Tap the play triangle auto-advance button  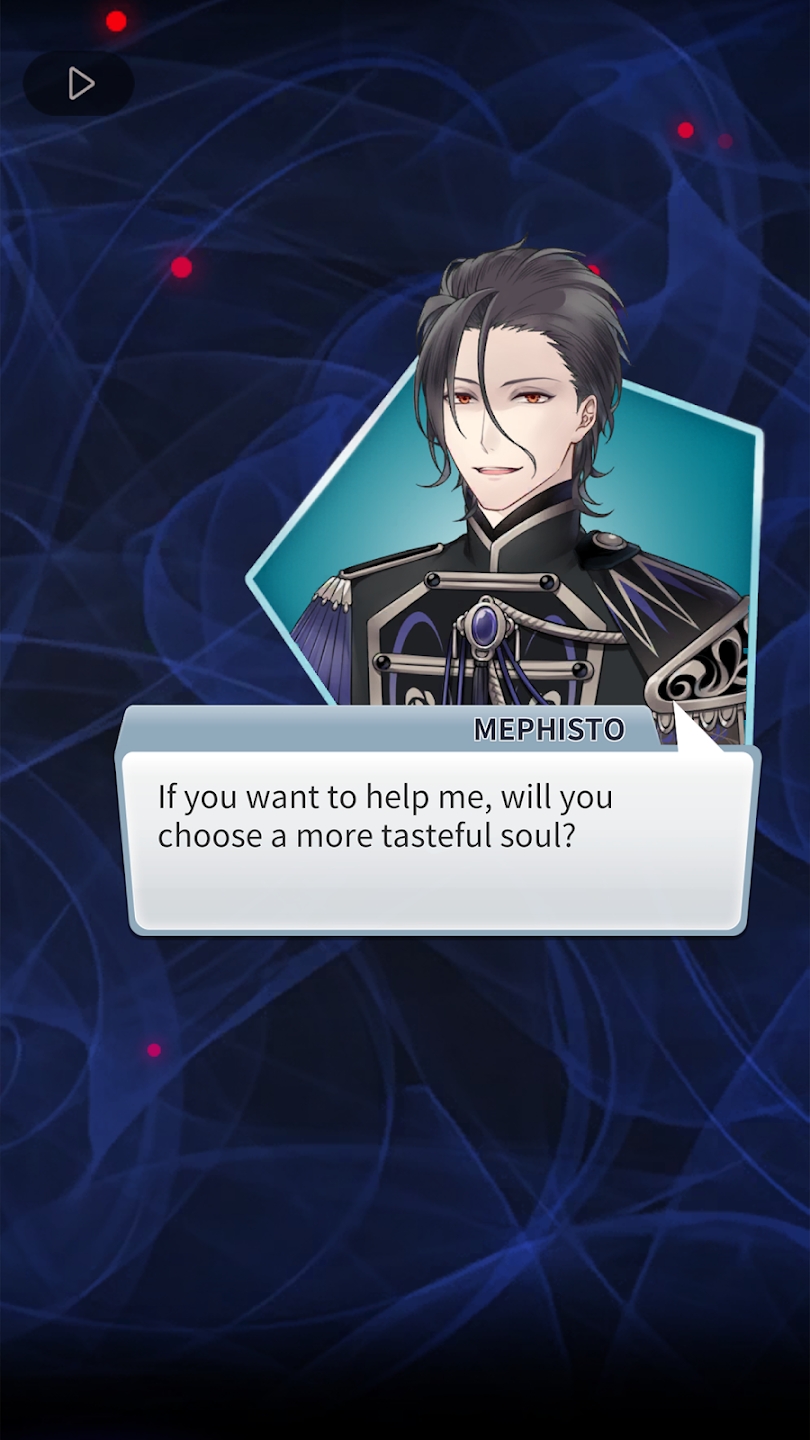(x=79, y=84)
